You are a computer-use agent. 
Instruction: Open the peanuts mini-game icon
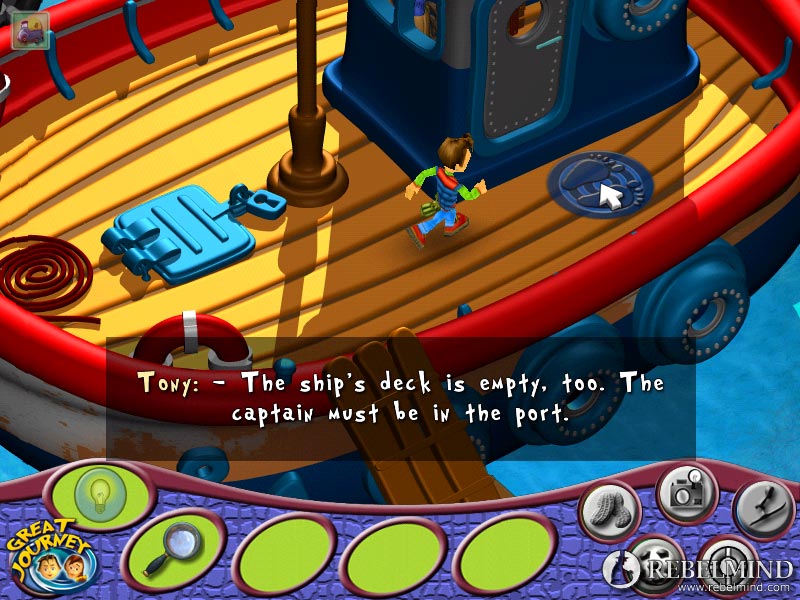pyautogui.click(x=609, y=511)
